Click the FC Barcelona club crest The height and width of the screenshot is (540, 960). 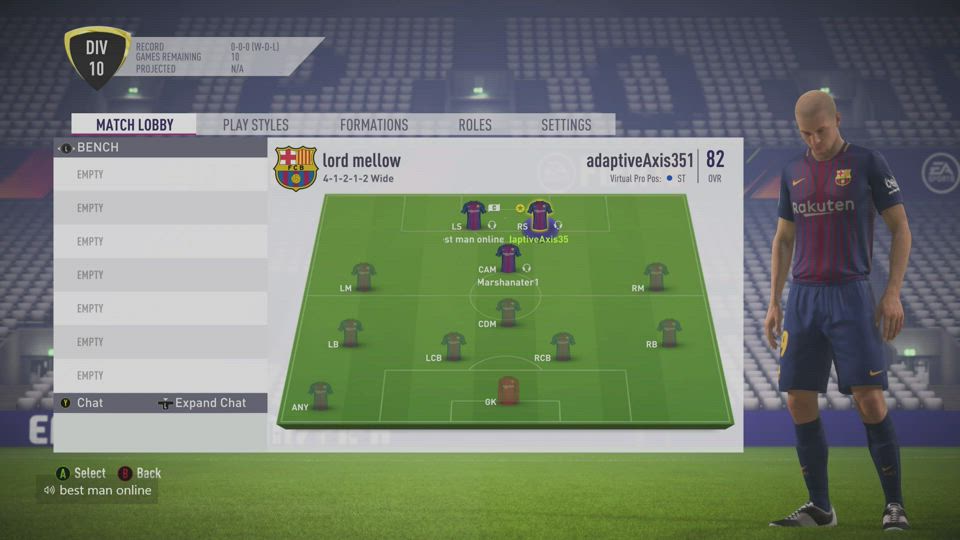pos(295,168)
